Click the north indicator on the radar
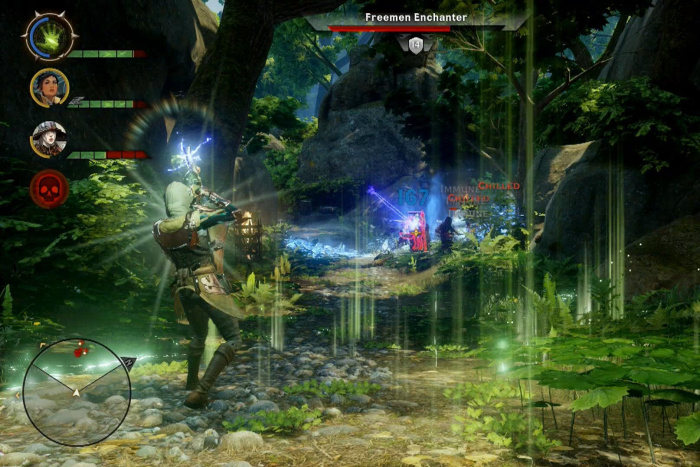Viewport: 700px width, 467px height. (128, 362)
